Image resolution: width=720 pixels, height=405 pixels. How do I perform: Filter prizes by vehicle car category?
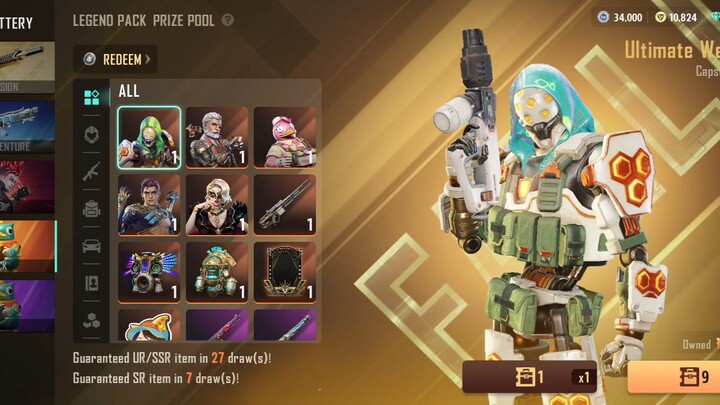click(91, 246)
